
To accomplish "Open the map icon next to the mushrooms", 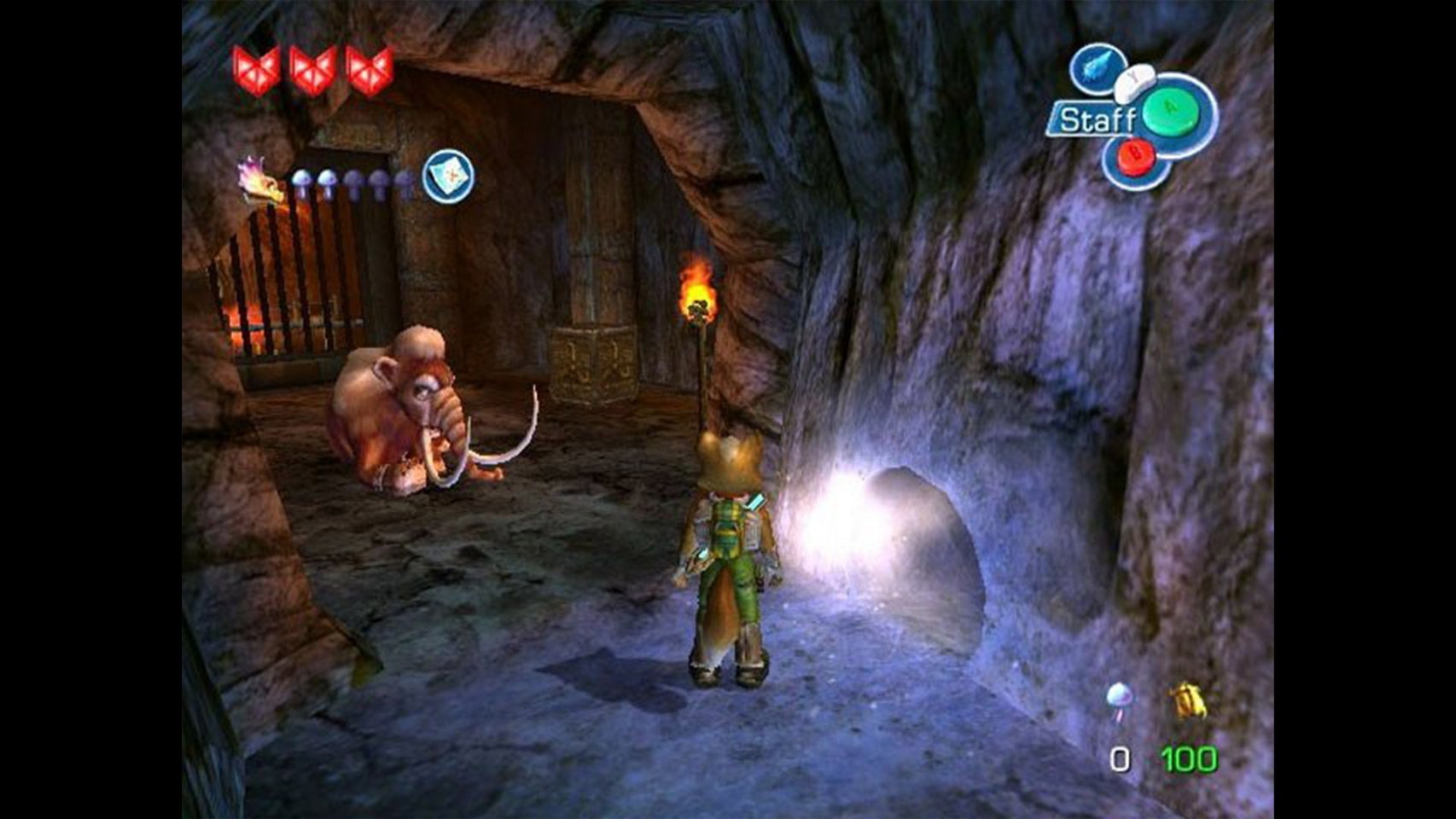I will [x=449, y=177].
